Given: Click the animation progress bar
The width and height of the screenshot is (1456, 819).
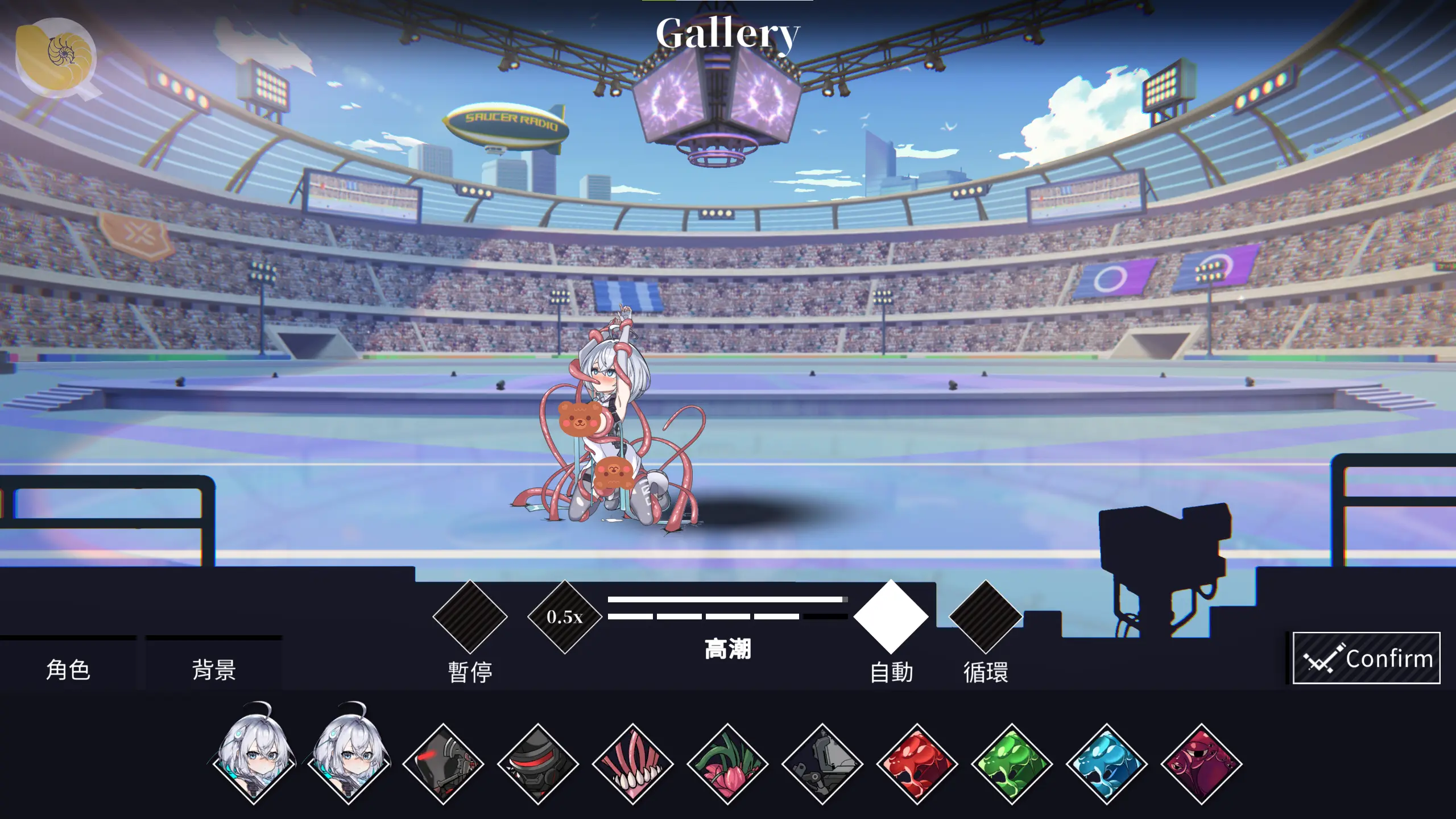Looking at the screenshot, I should pos(726,599).
